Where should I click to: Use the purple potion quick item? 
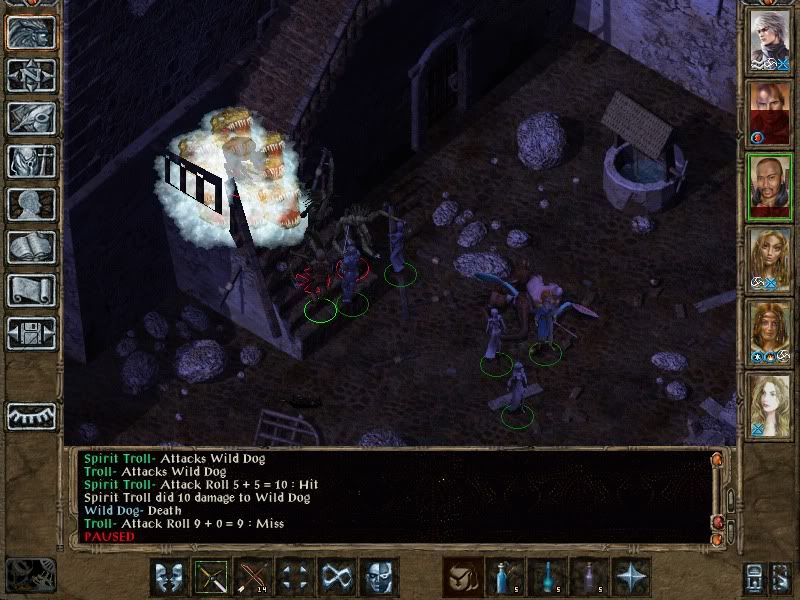(x=588, y=577)
